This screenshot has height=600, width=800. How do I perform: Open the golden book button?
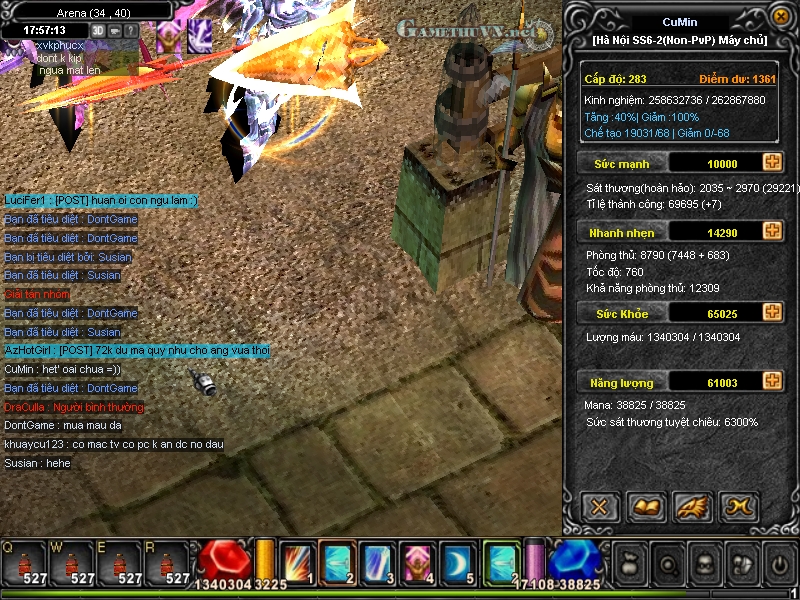tap(646, 506)
